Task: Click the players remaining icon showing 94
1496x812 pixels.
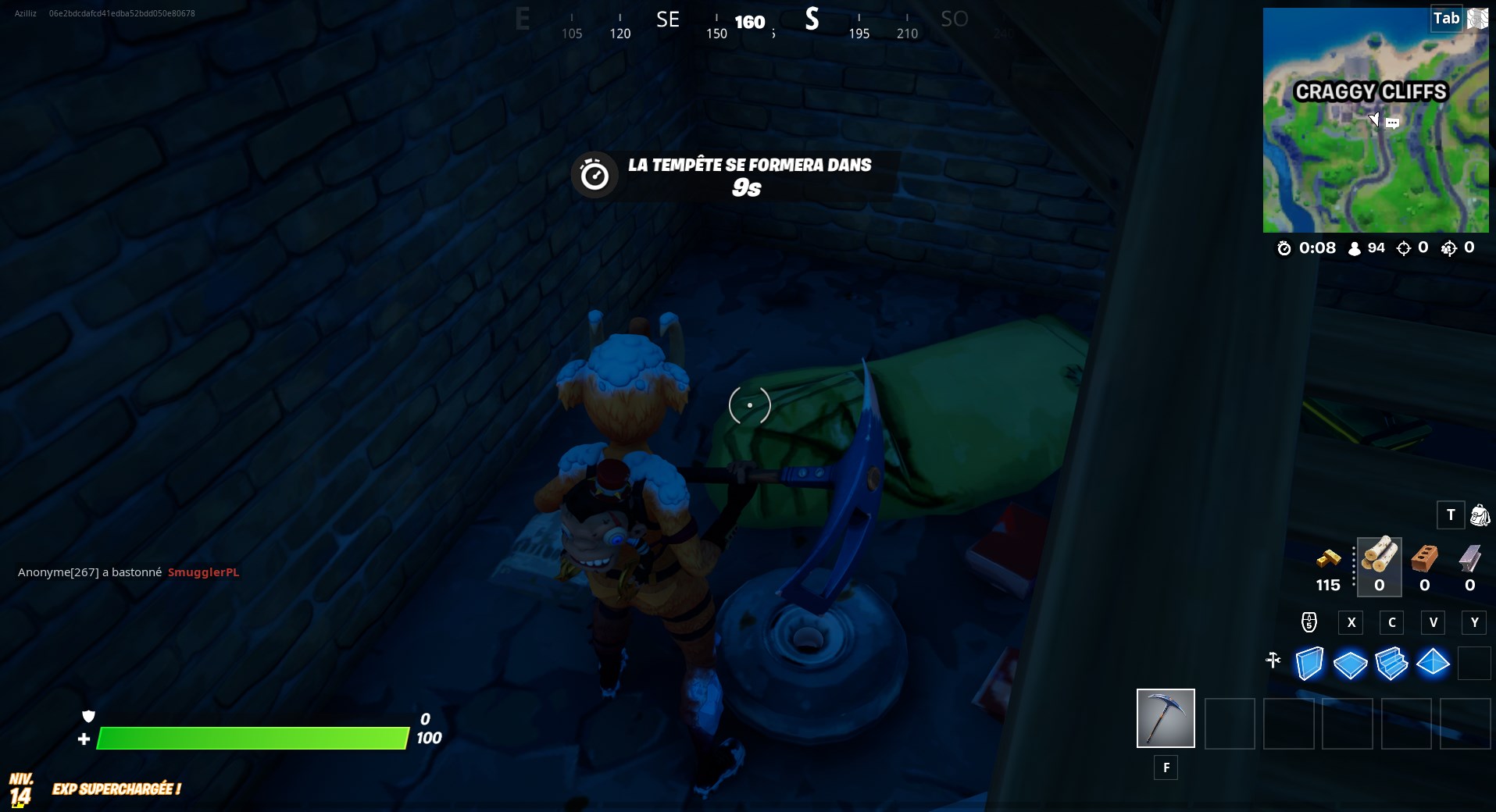Action: 1354,248
